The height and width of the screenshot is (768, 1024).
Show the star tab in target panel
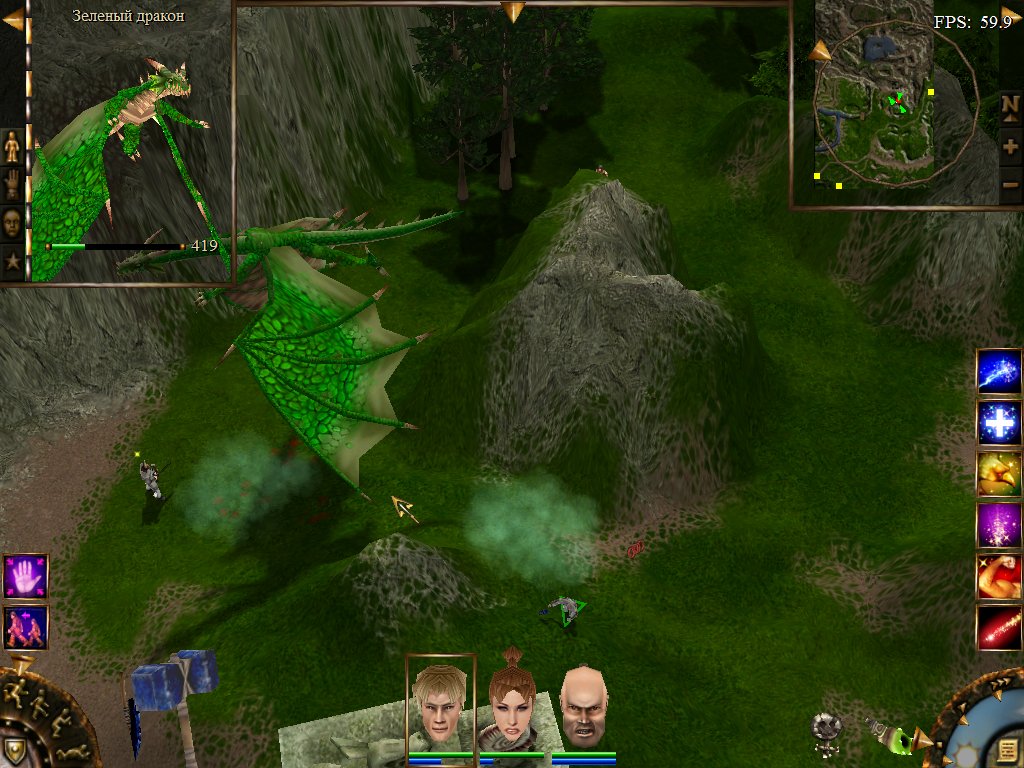[x=12, y=261]
